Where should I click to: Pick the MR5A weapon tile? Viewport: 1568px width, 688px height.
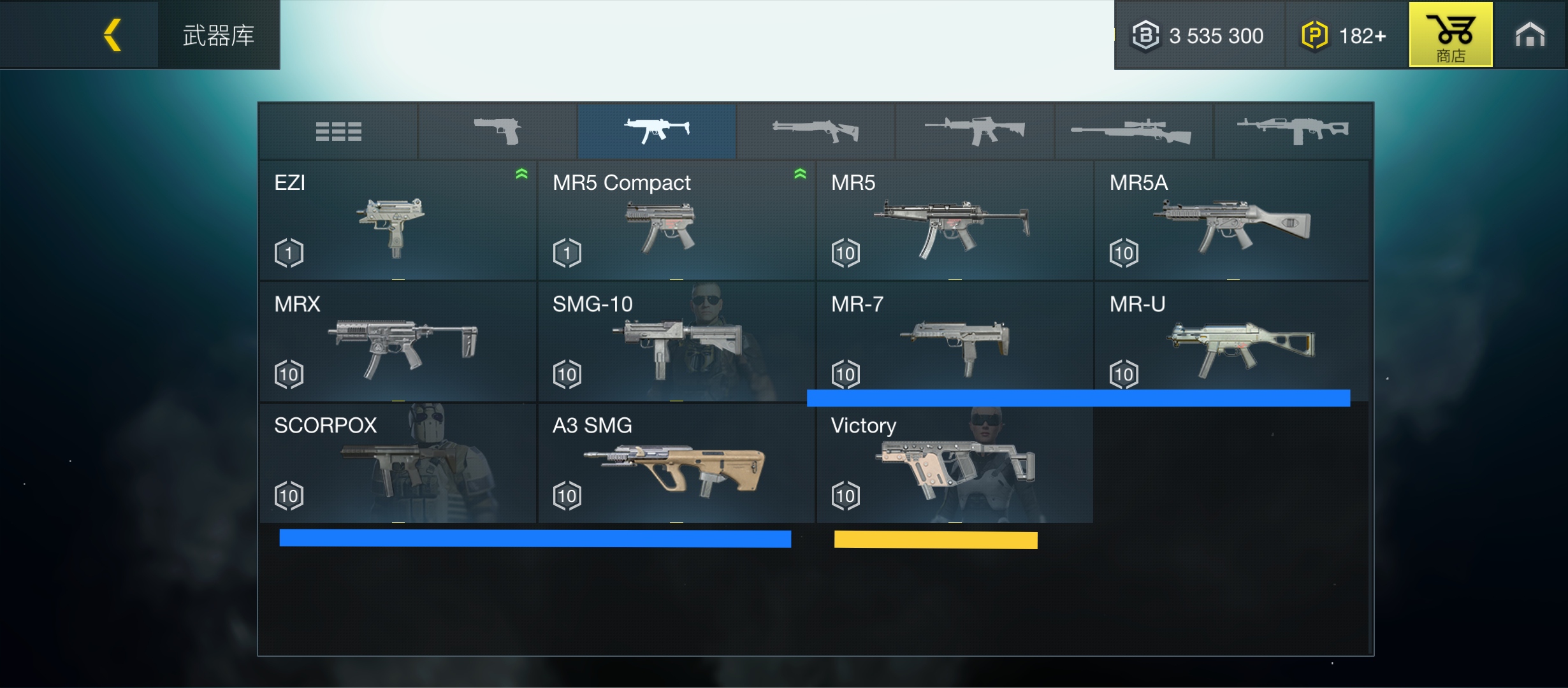(1231, 220)
